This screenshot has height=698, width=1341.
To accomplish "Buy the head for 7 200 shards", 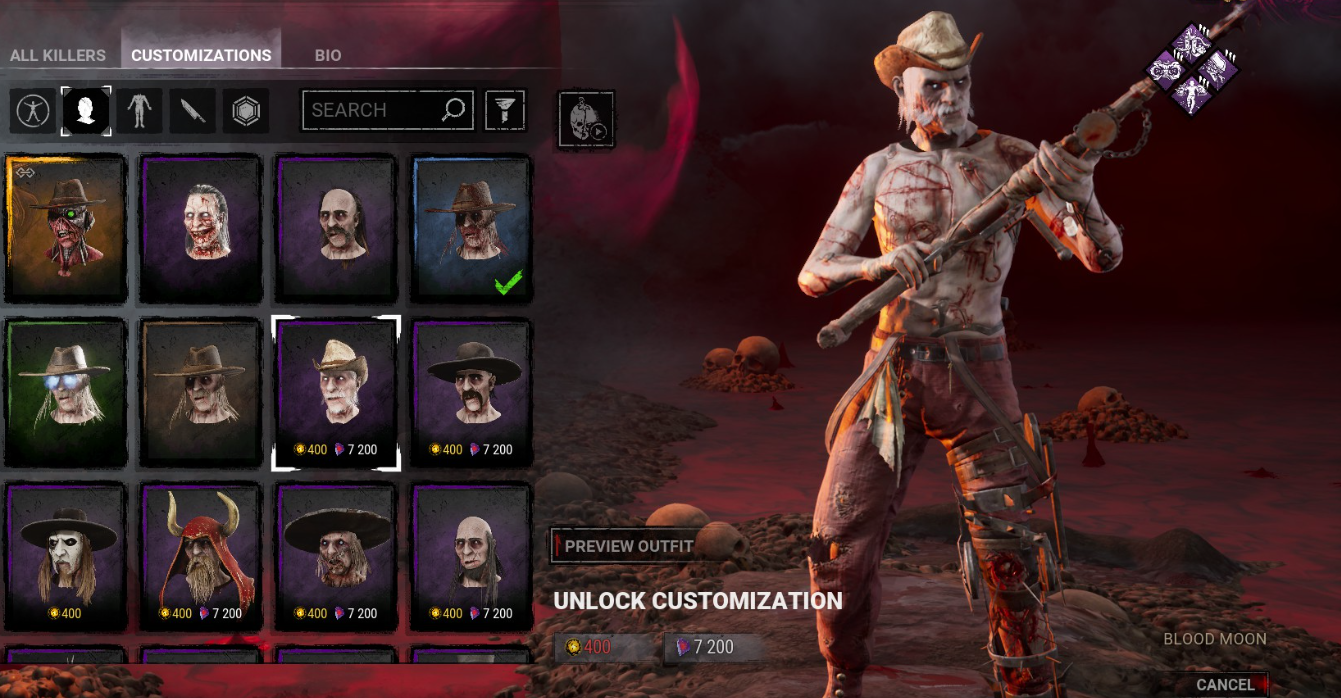I will point(712,647).
